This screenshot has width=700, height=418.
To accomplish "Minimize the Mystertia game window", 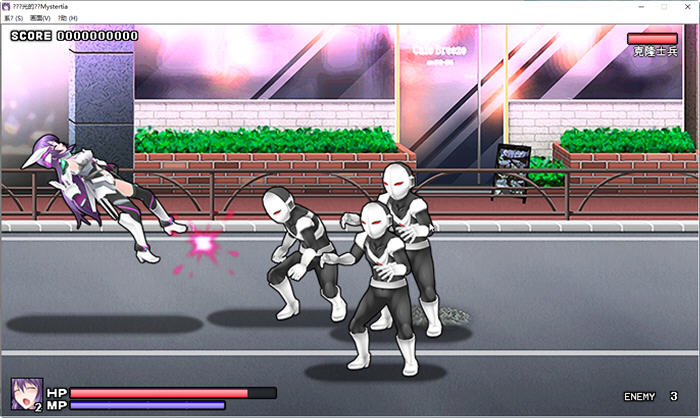I will 639,6.
